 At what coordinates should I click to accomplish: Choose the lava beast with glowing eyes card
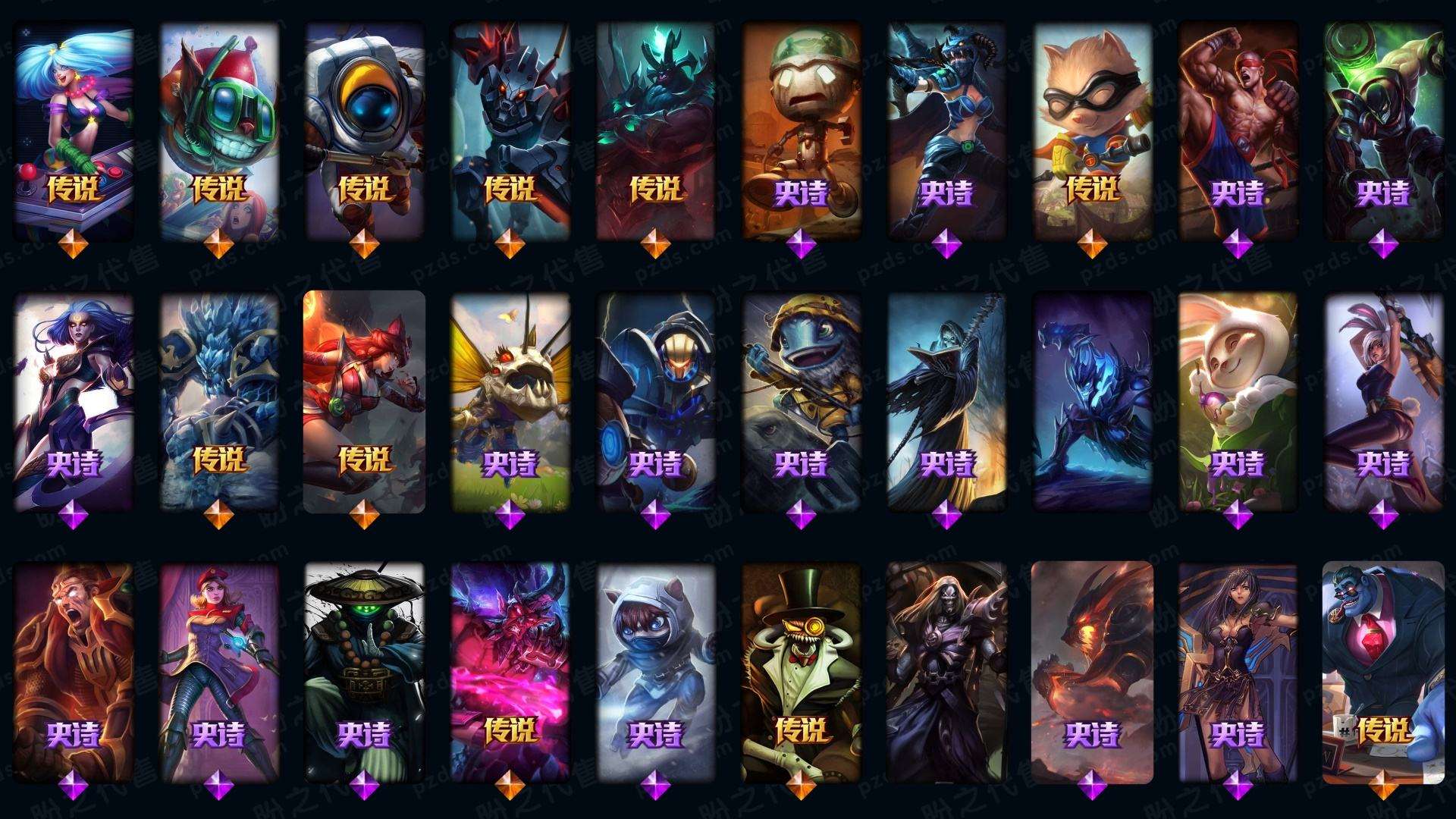(x=1093, y=672)
